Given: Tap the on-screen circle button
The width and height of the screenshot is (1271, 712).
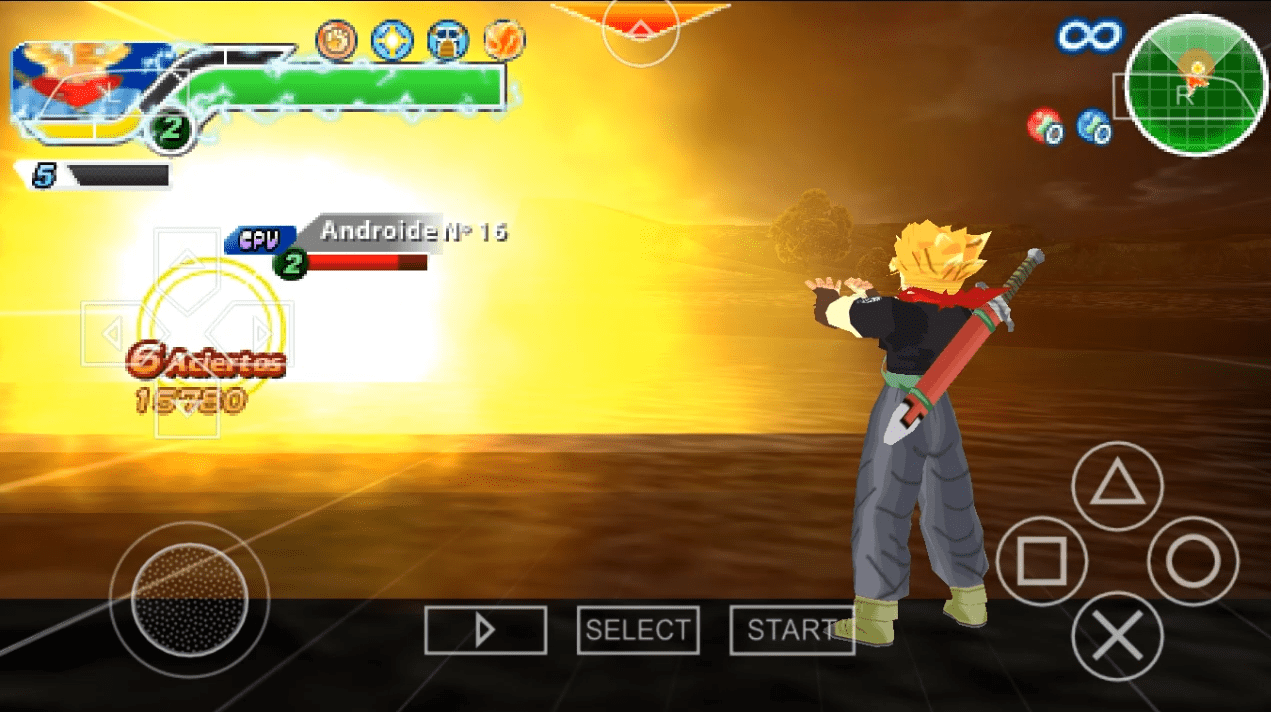Looking at the screenshot, I should (x=1193, y=561).
